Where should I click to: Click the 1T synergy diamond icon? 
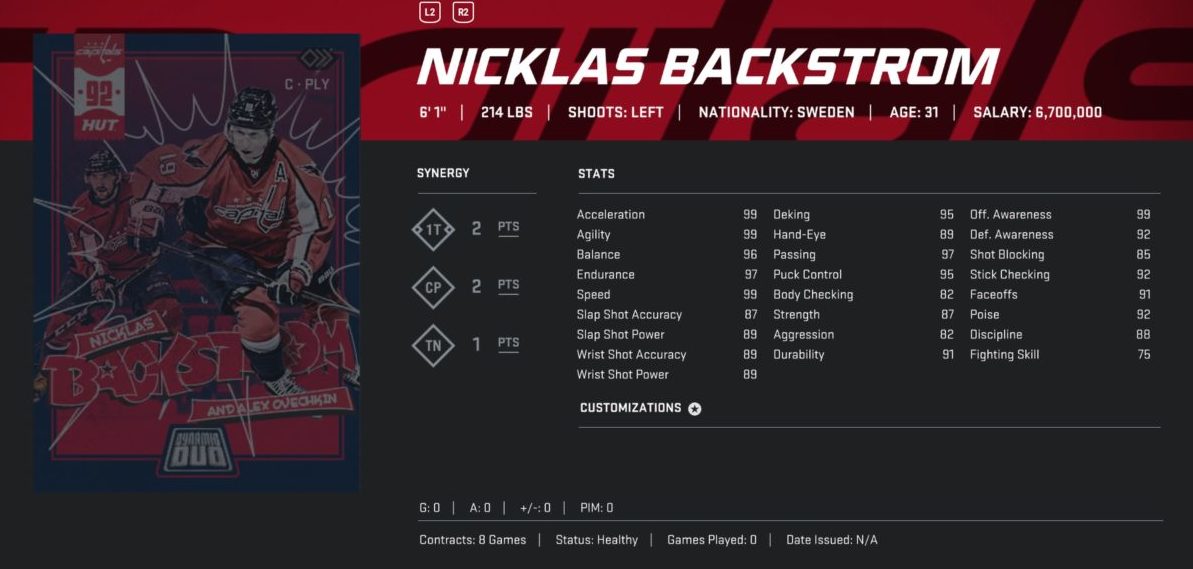point(433,229)
